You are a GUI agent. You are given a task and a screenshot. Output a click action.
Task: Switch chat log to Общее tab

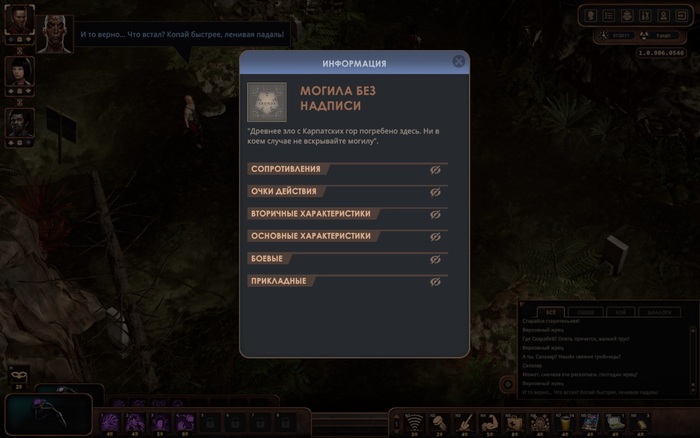point(585,312)
